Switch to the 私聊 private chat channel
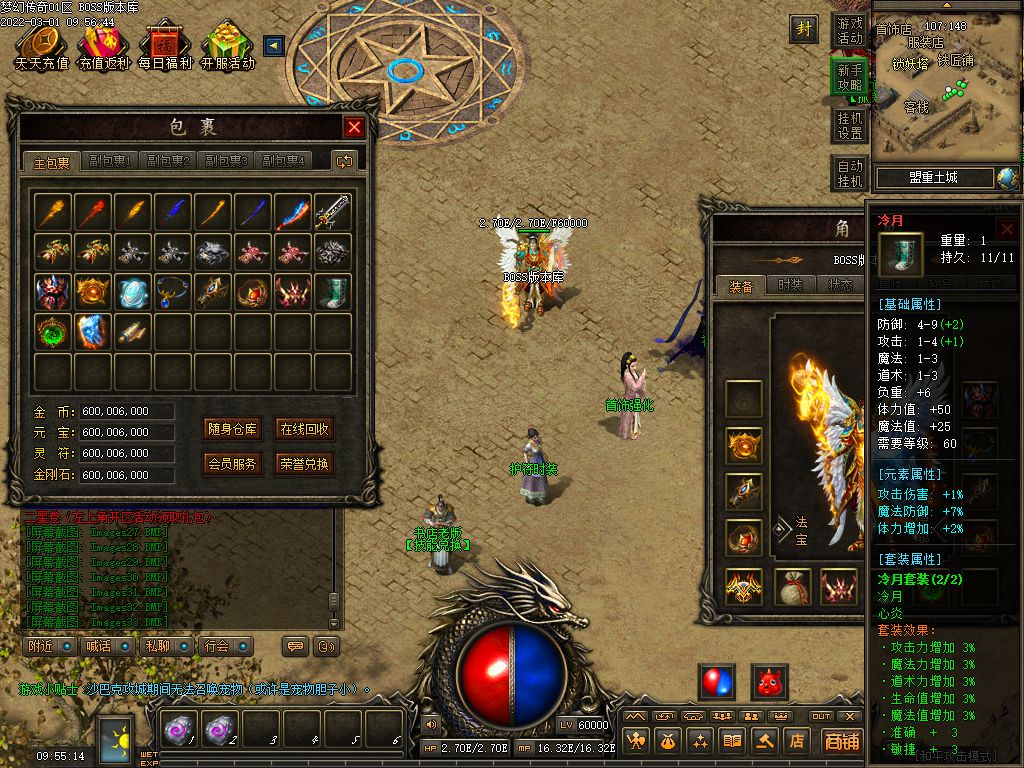This screenshot has width=1024, height=768. 162,647
